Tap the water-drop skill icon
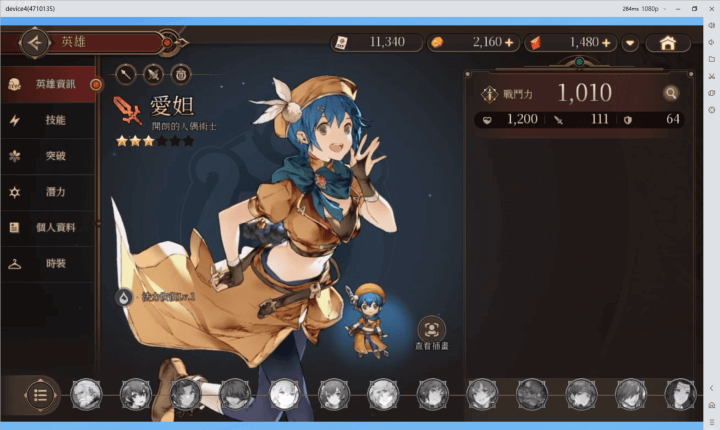 point(124,297)
